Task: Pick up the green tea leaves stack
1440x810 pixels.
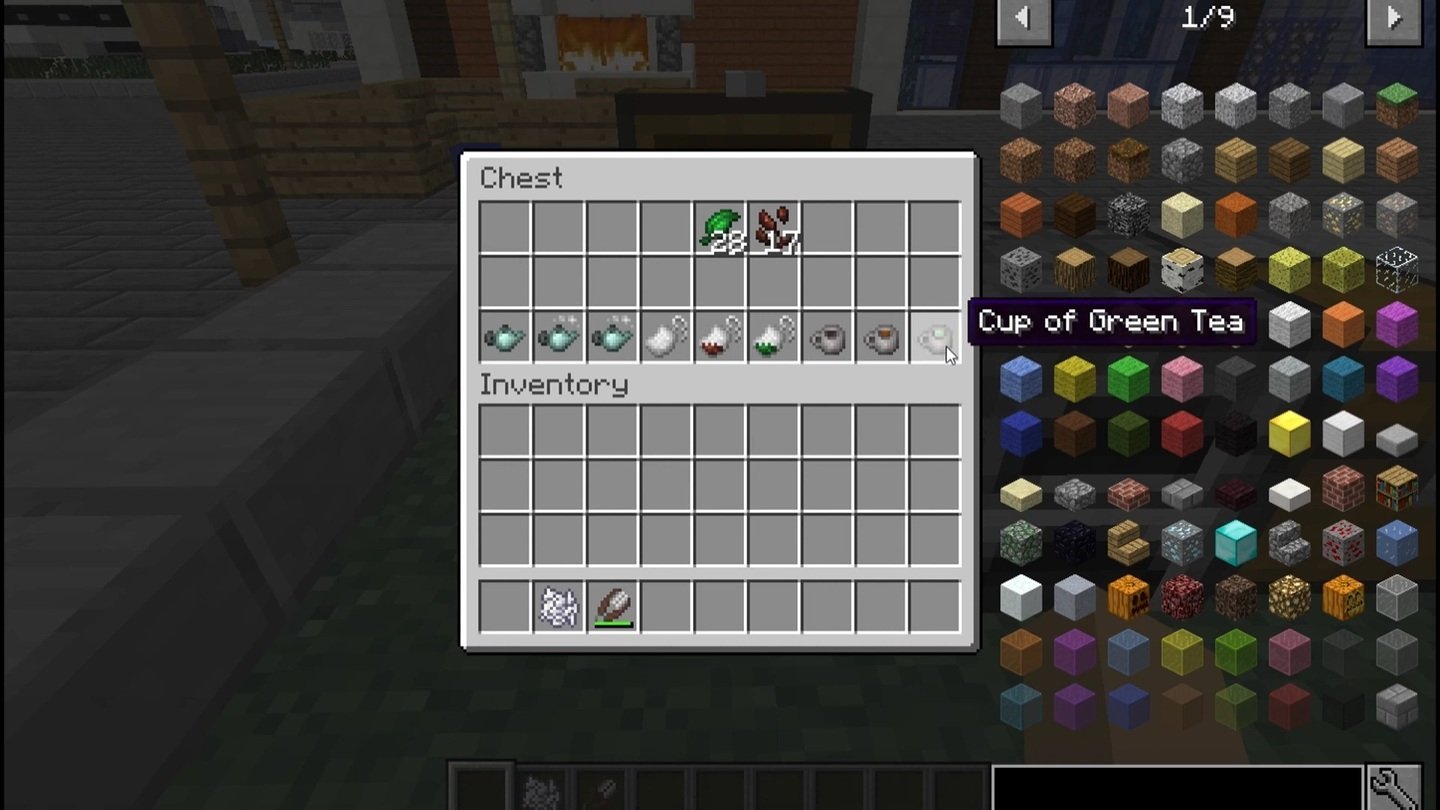Action: point(720,229)
